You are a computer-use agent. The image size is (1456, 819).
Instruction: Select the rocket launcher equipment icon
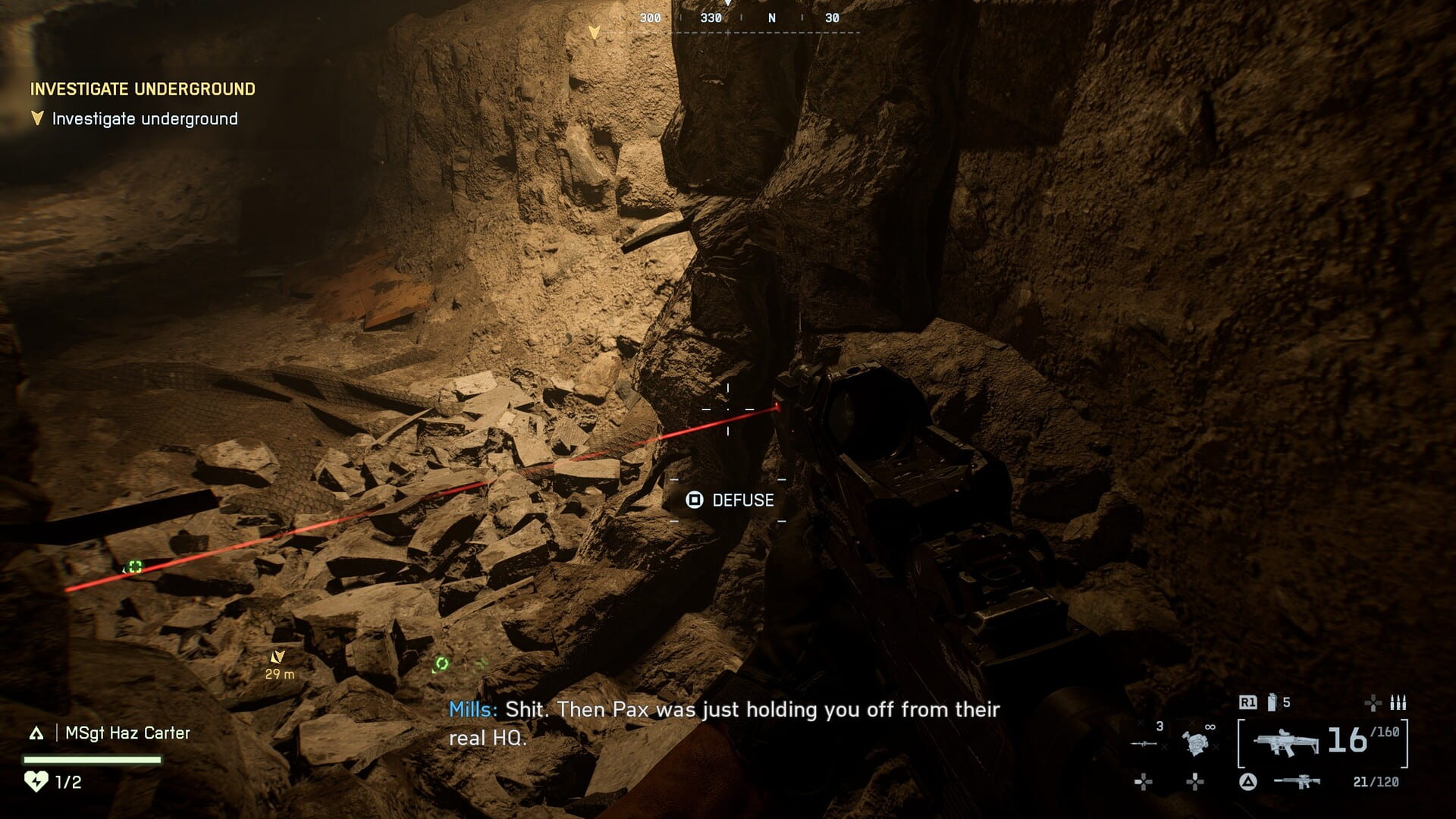(x=1144, y=744)
